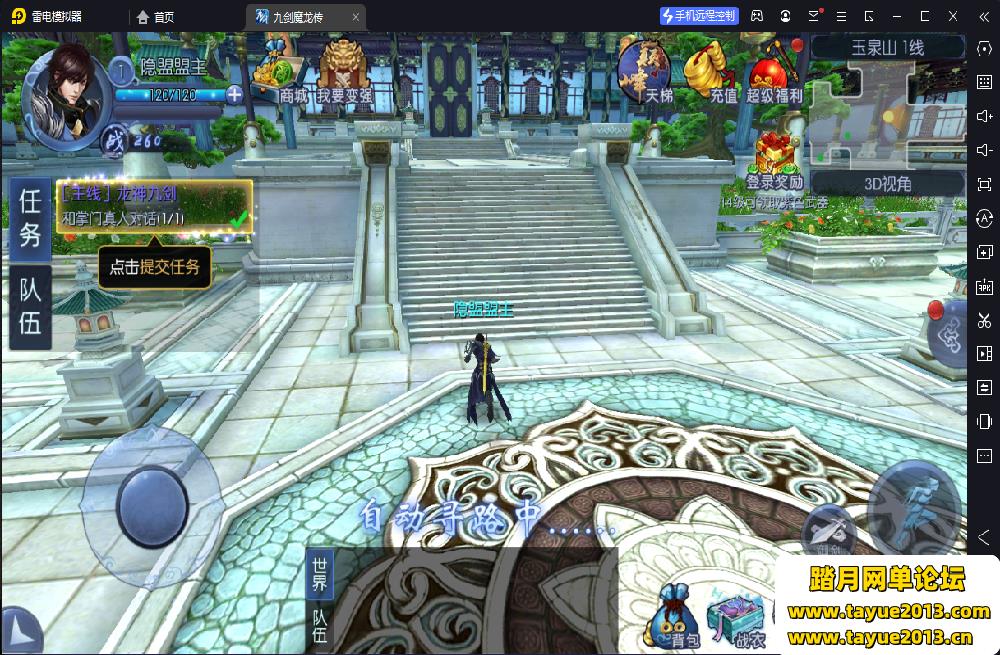The image size is (1000, 655).
Task: Toggle the 3D视角 camera view button
Action: pyautogui.click(x=886, y=183)
